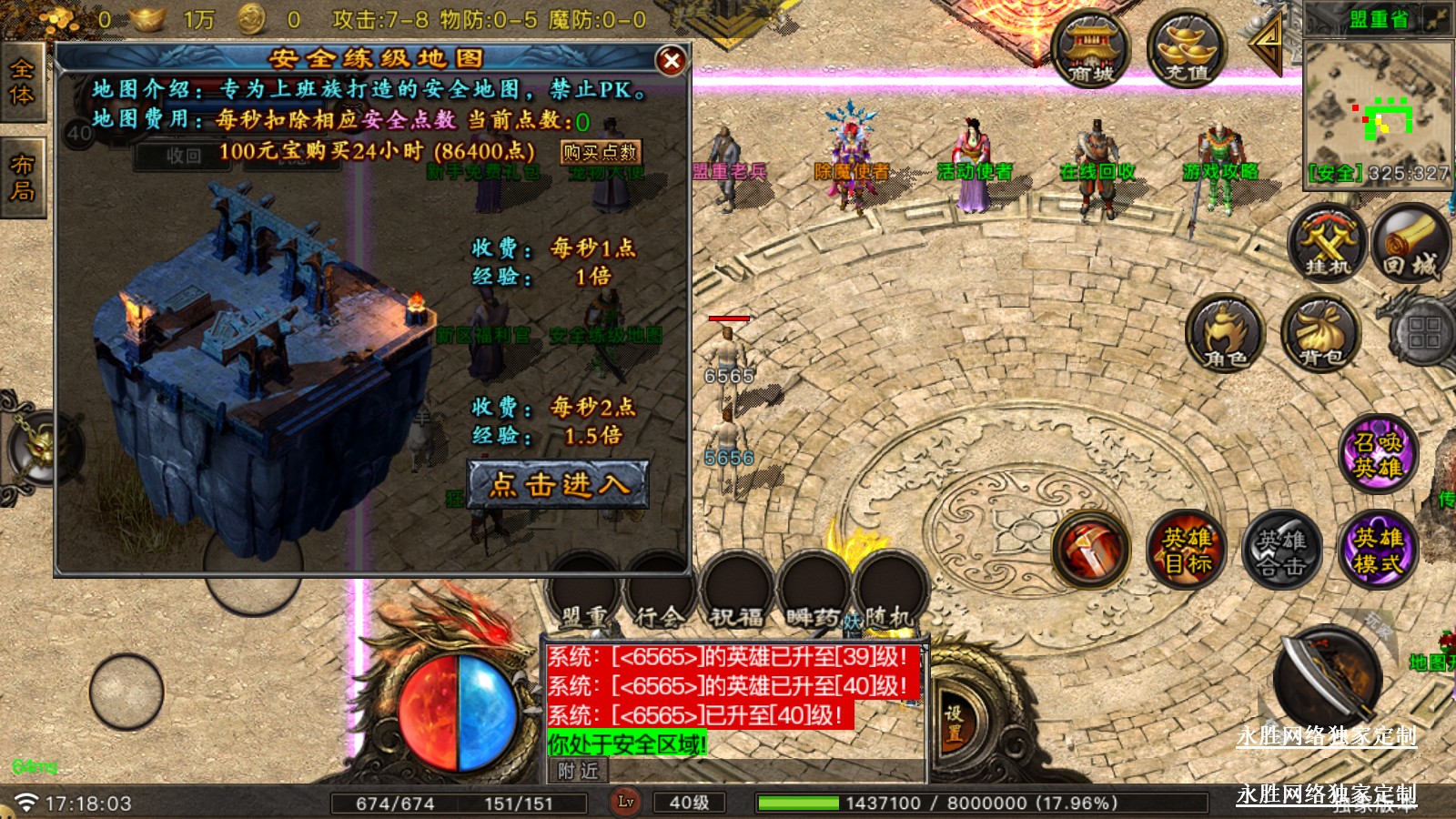Open the 行会 guild slot

click(661, 591)
